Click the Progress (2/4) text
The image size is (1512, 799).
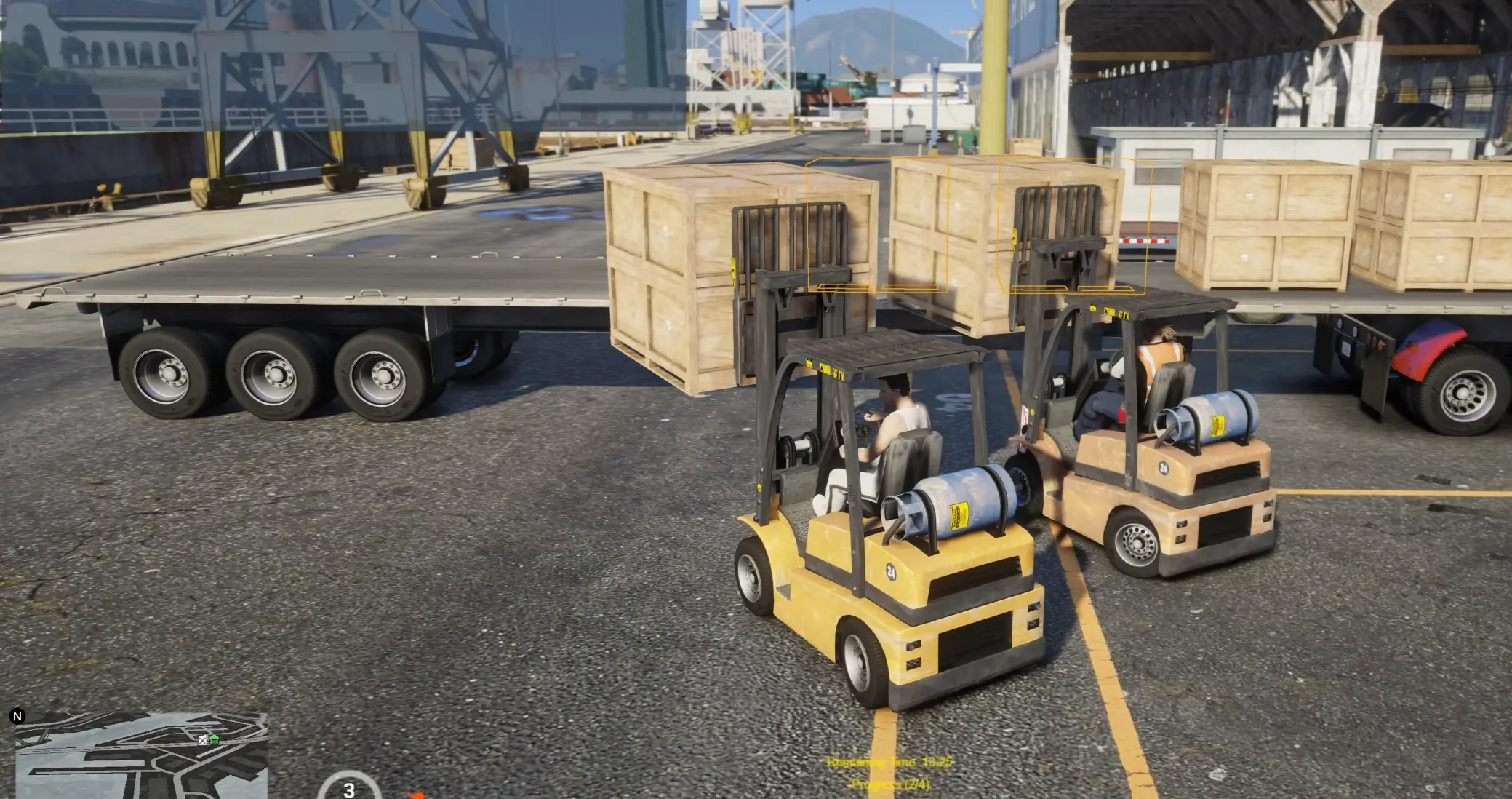[890, 784]
